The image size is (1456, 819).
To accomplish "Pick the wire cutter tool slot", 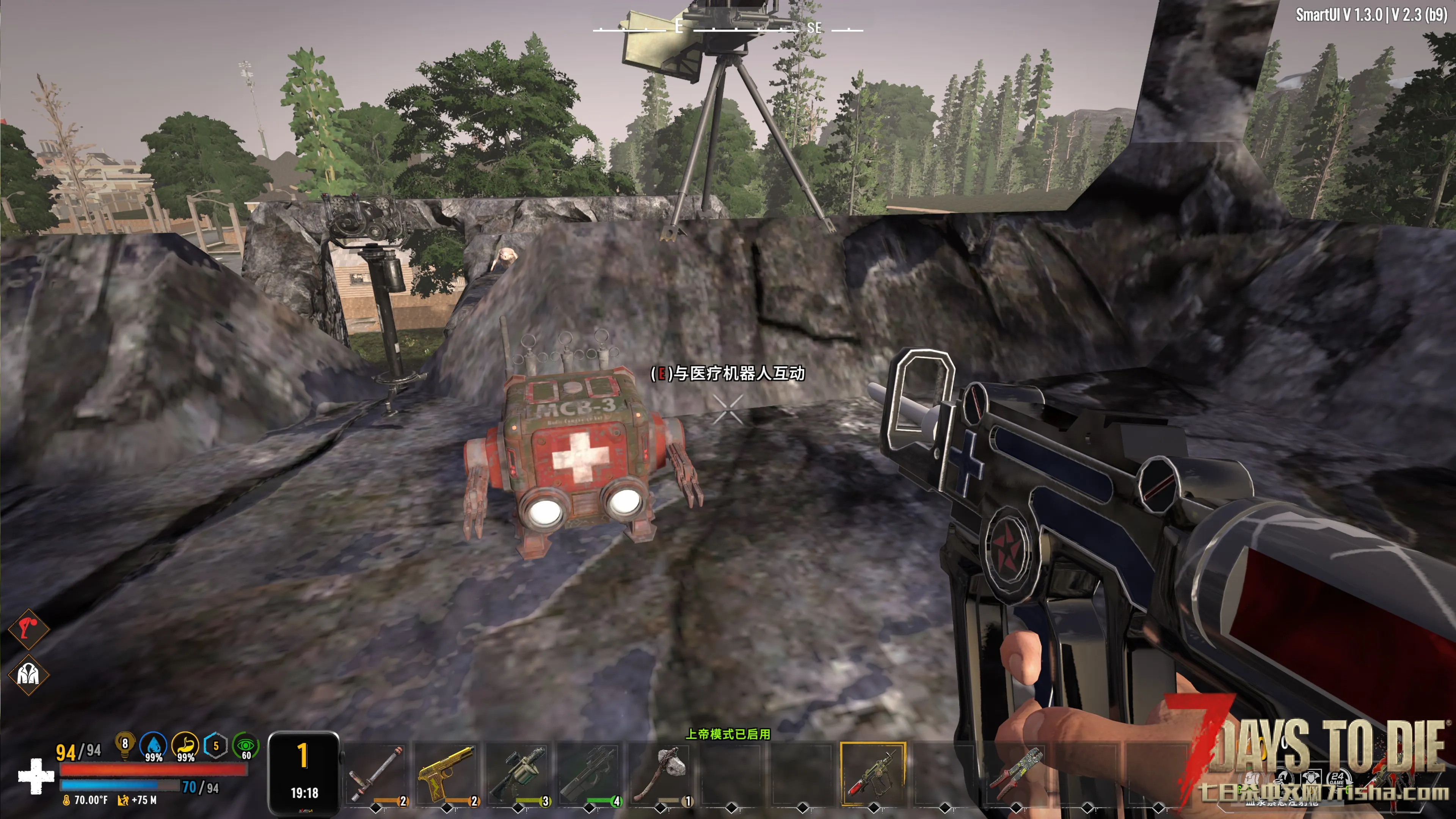I will coord(1016,773).
